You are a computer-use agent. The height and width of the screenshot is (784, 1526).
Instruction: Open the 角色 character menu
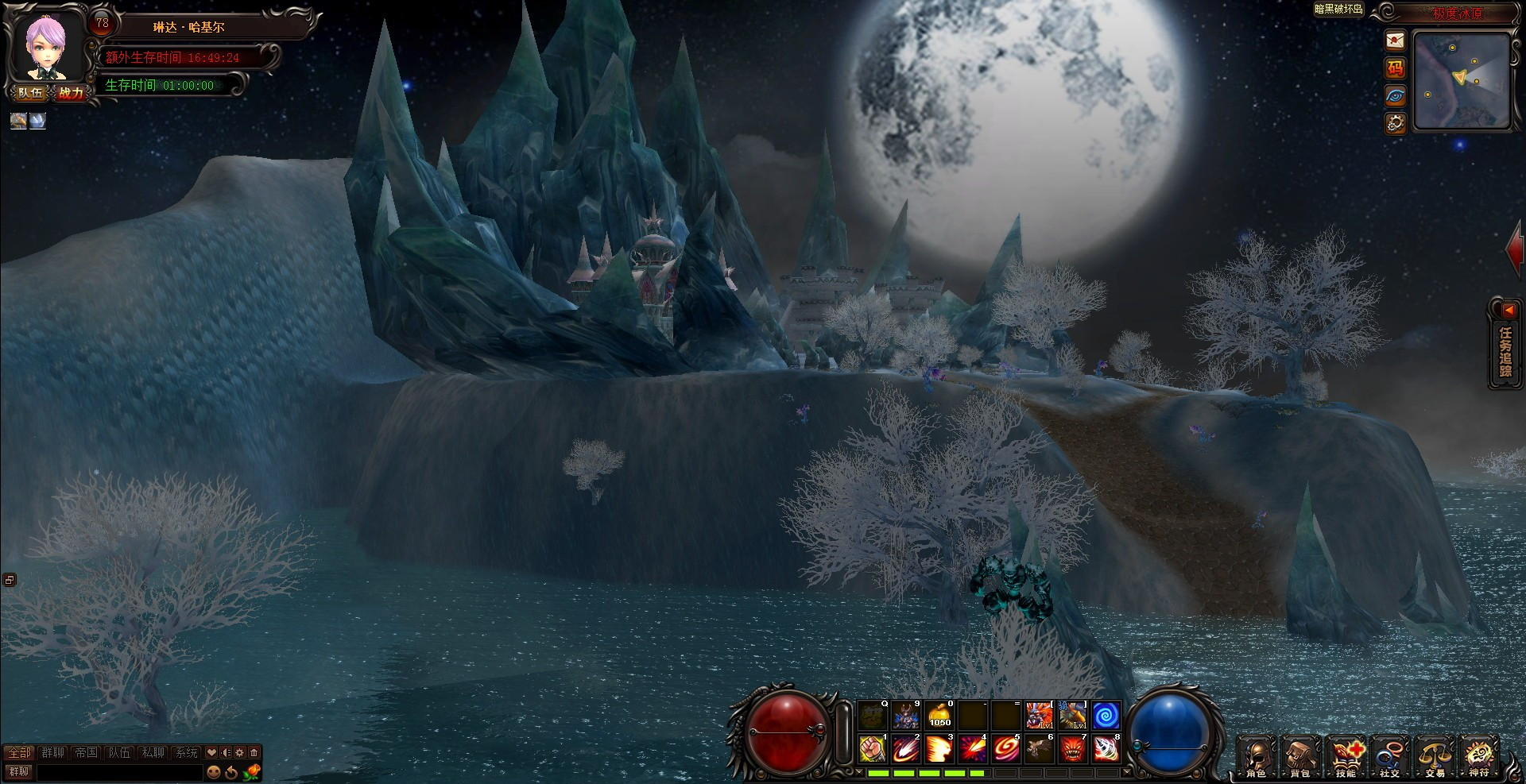(x=1256, y=756)
